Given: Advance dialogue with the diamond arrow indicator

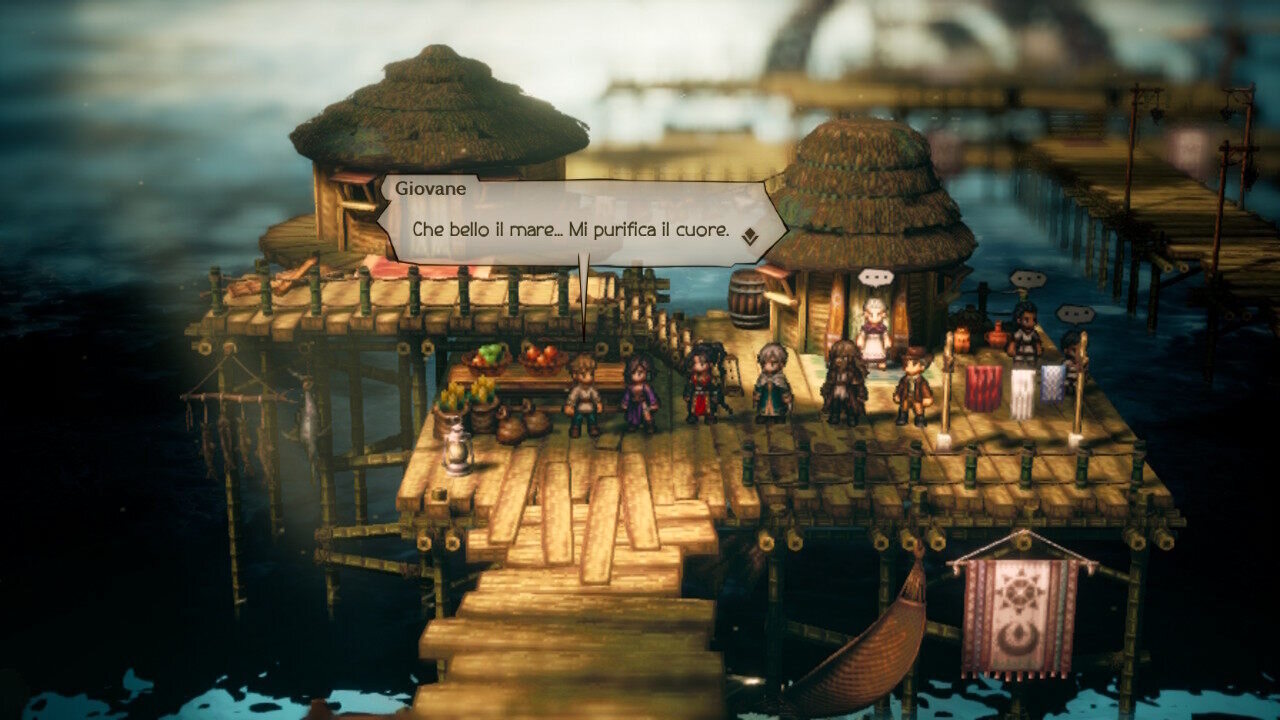Looking at the screenshot, I should (x=749, y=236).
